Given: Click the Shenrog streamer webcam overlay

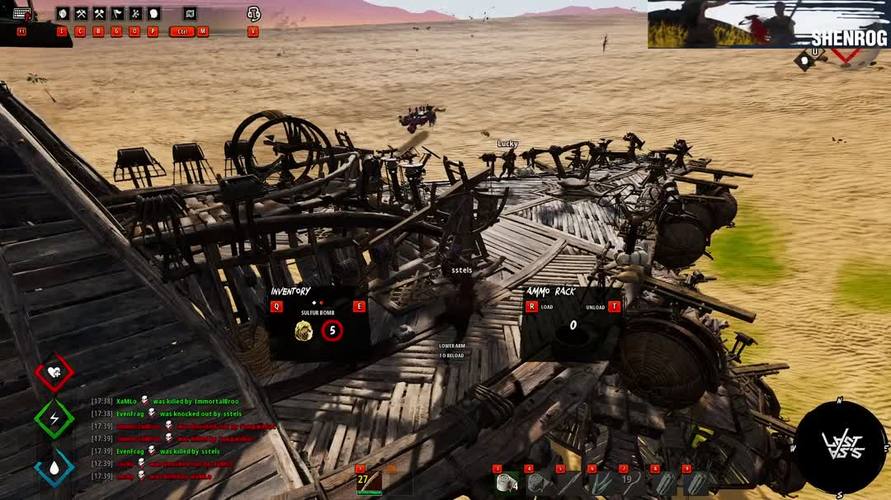Looking at the screenshot, I should pos(768,24).
